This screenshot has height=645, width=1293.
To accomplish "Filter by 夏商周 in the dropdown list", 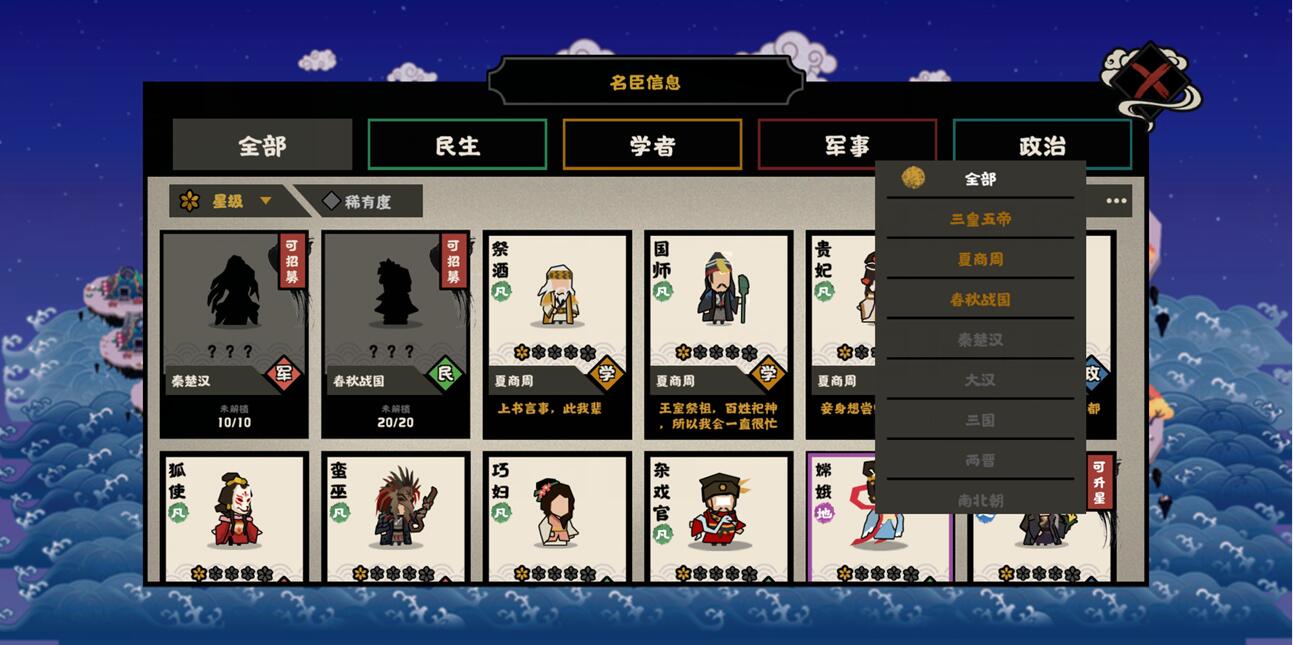I will pos(980,259).
